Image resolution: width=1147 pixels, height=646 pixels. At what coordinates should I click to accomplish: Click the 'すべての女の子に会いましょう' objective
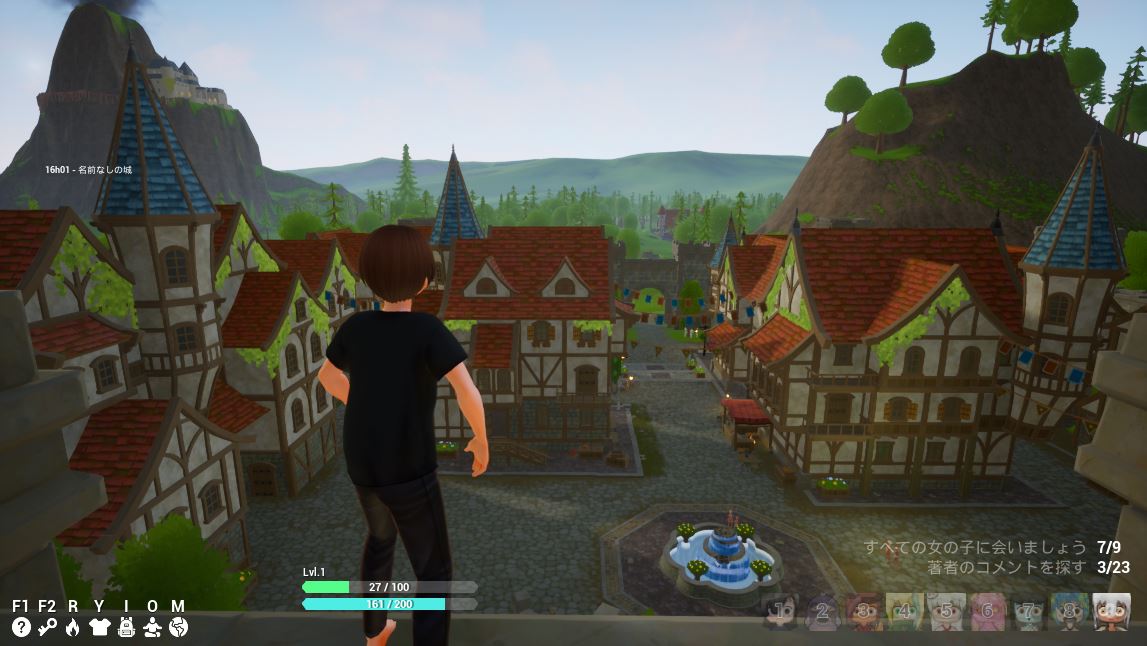(x=975, y=547)
